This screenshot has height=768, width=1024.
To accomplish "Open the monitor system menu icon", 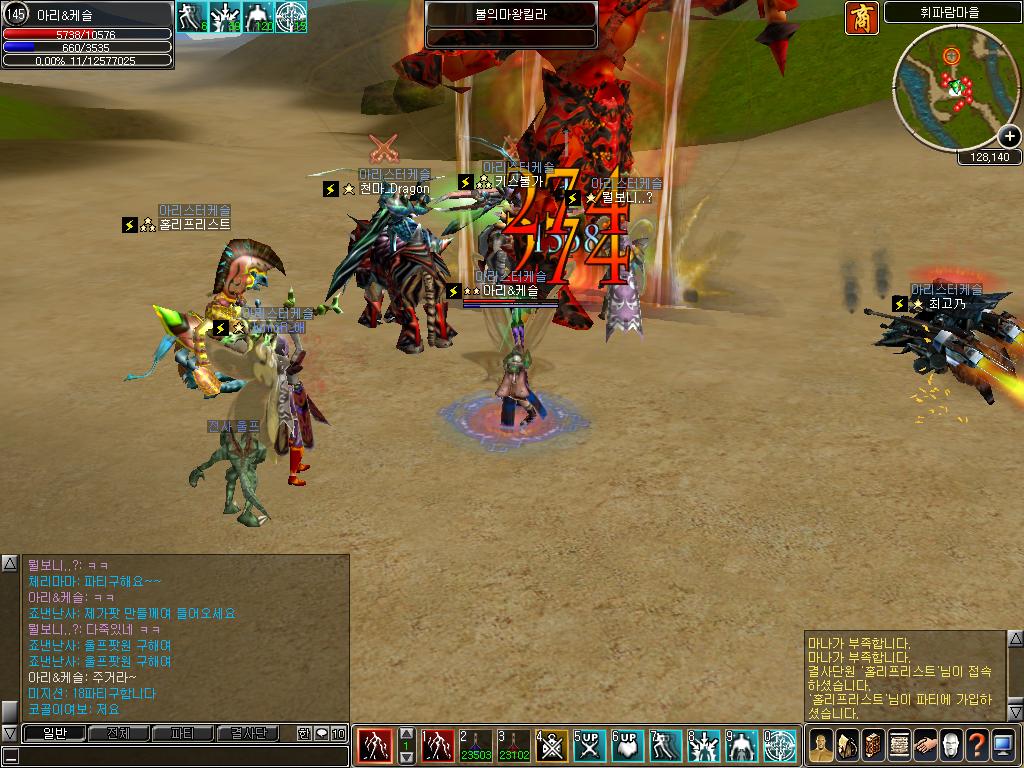I will [x=1003, y=745].
